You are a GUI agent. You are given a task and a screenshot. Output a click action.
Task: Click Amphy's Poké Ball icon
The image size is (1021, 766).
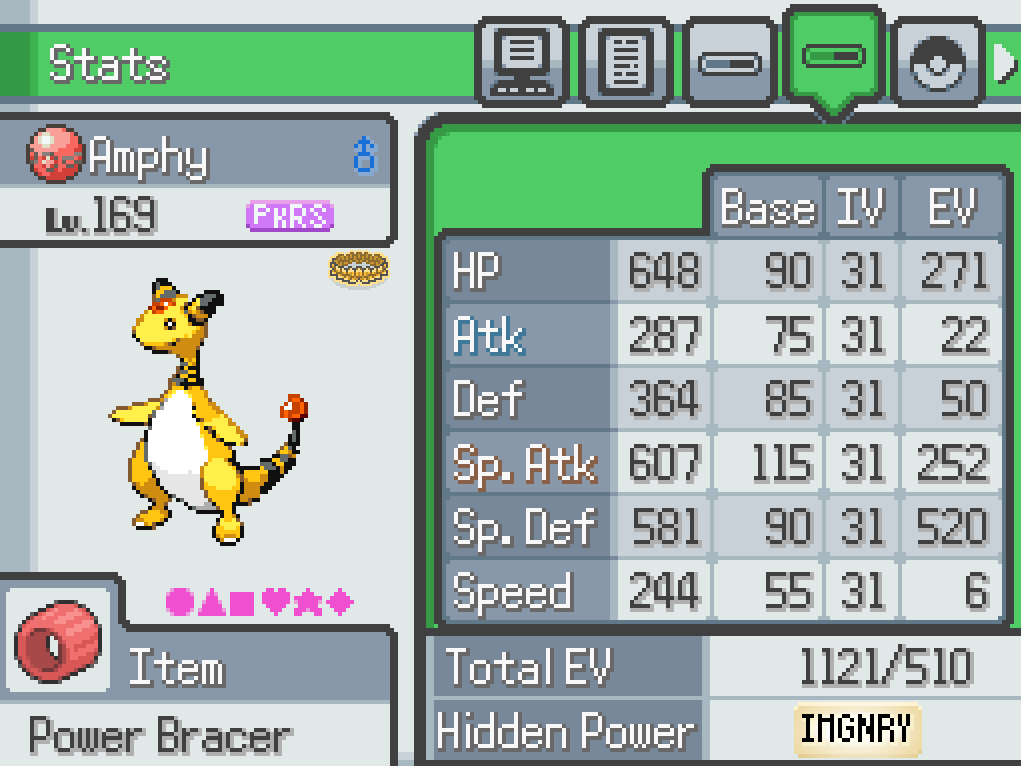point(55,155)
